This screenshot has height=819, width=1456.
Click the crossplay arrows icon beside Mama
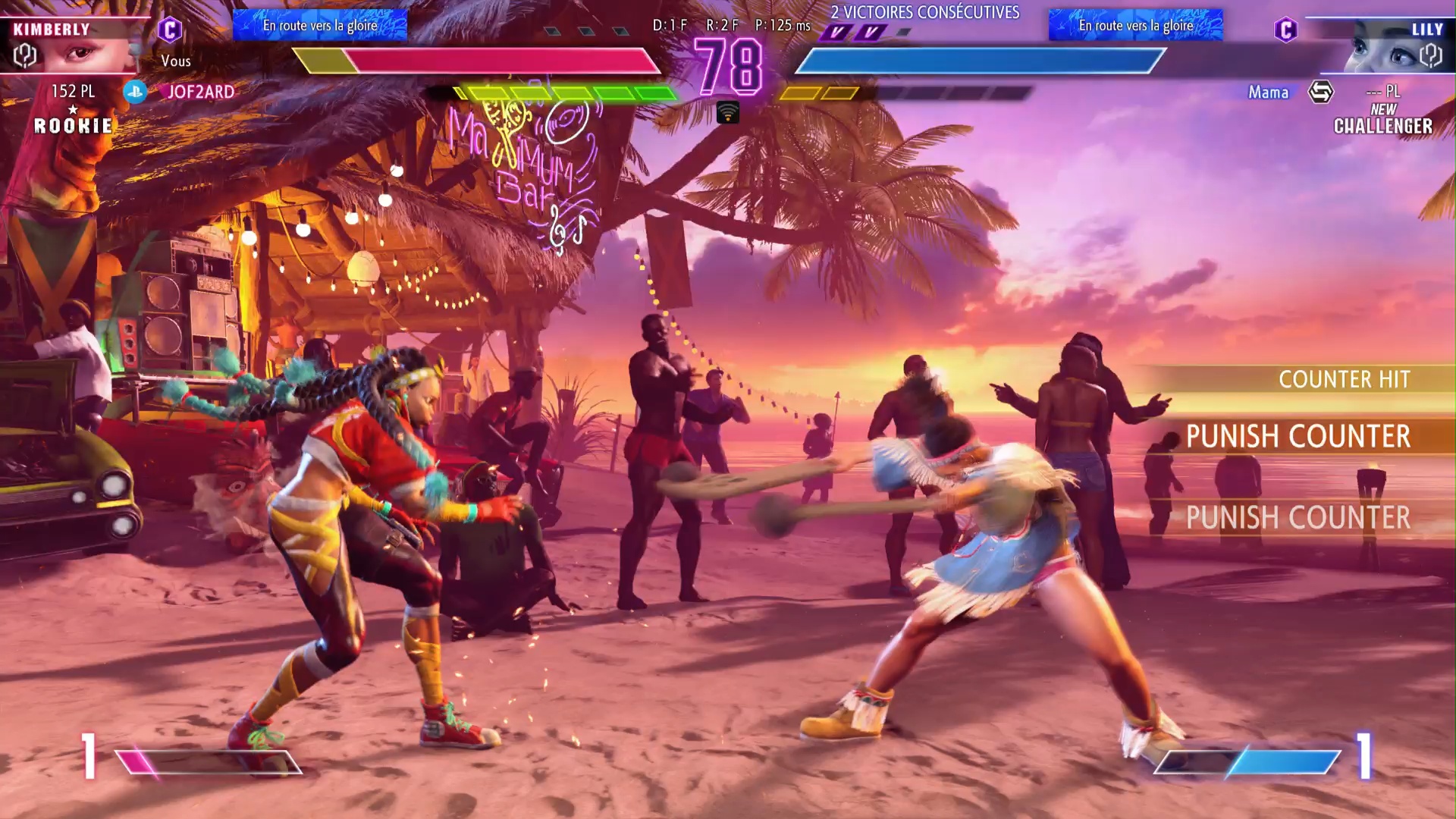tap(1320, 93)
